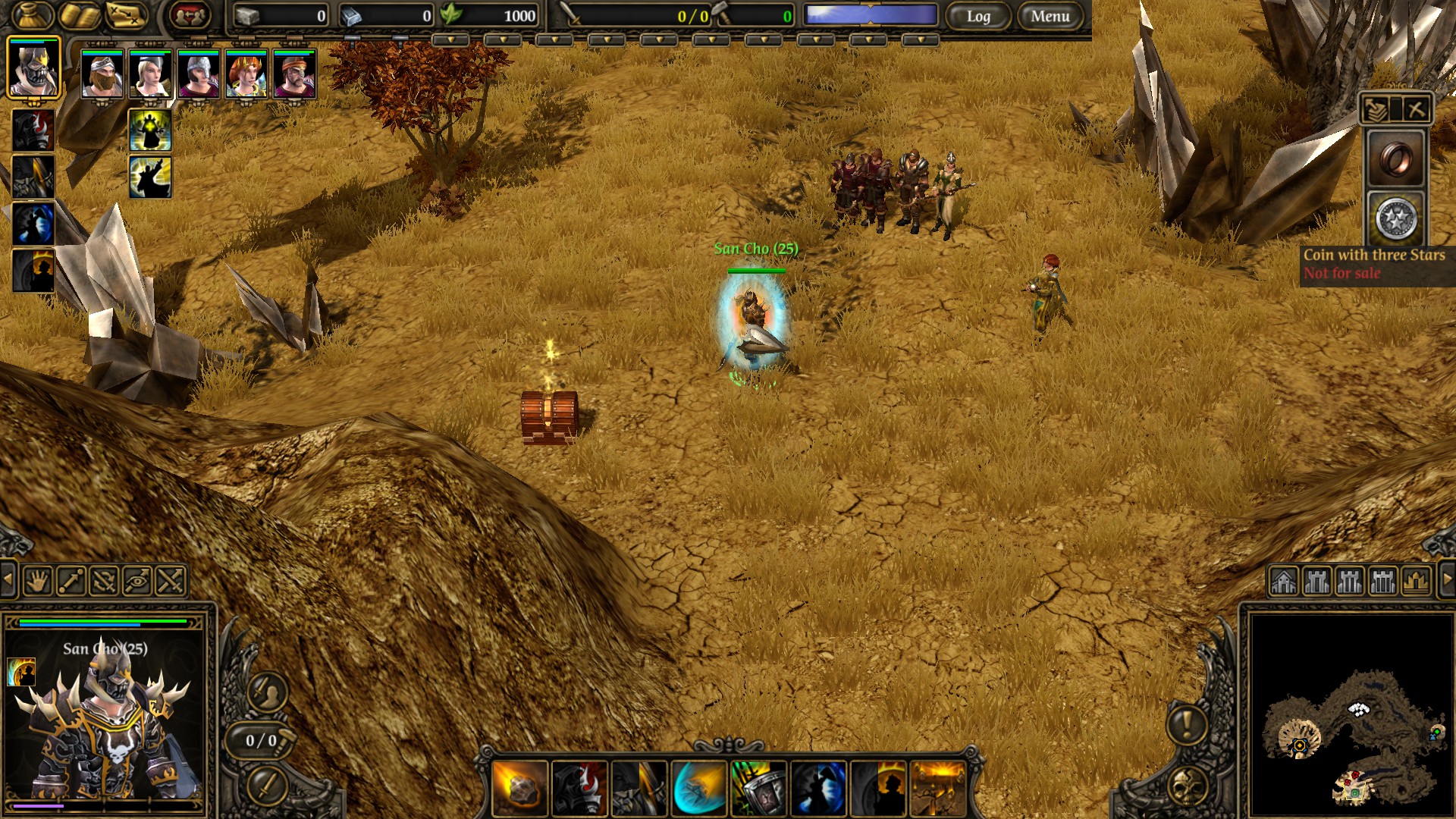Select the Coin with three Stars item
The height and width of the screenshot is (819, 1456).
[x=1396, y=219]
